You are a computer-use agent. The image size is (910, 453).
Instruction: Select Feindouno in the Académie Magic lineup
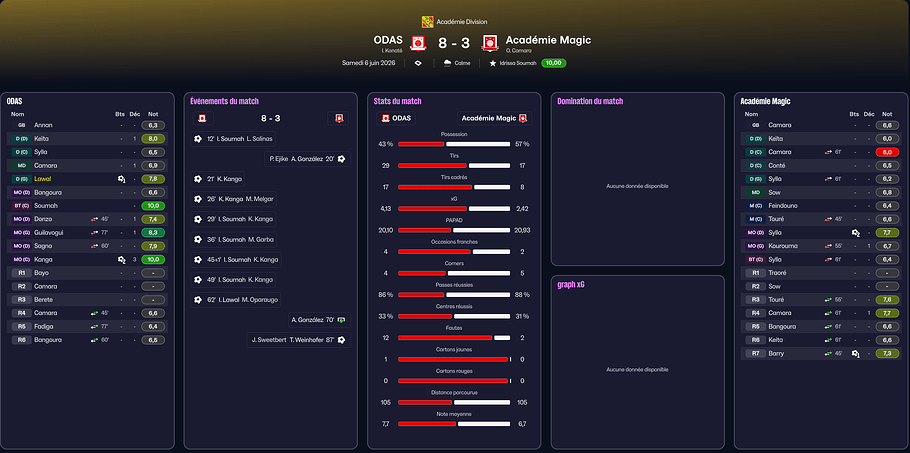786,205
